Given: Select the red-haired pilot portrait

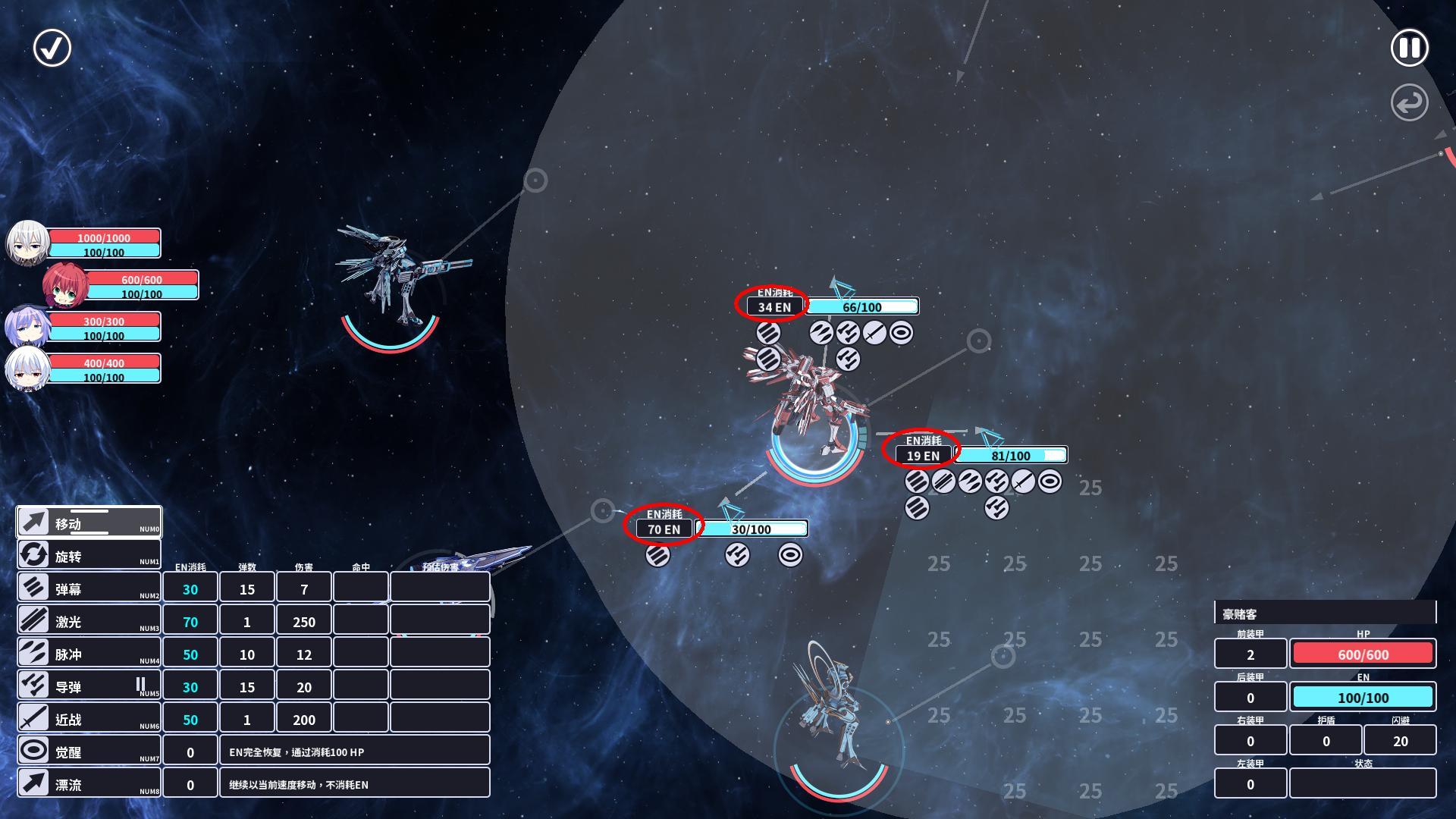Looking at the screenshot, I should tap(65, 285).
